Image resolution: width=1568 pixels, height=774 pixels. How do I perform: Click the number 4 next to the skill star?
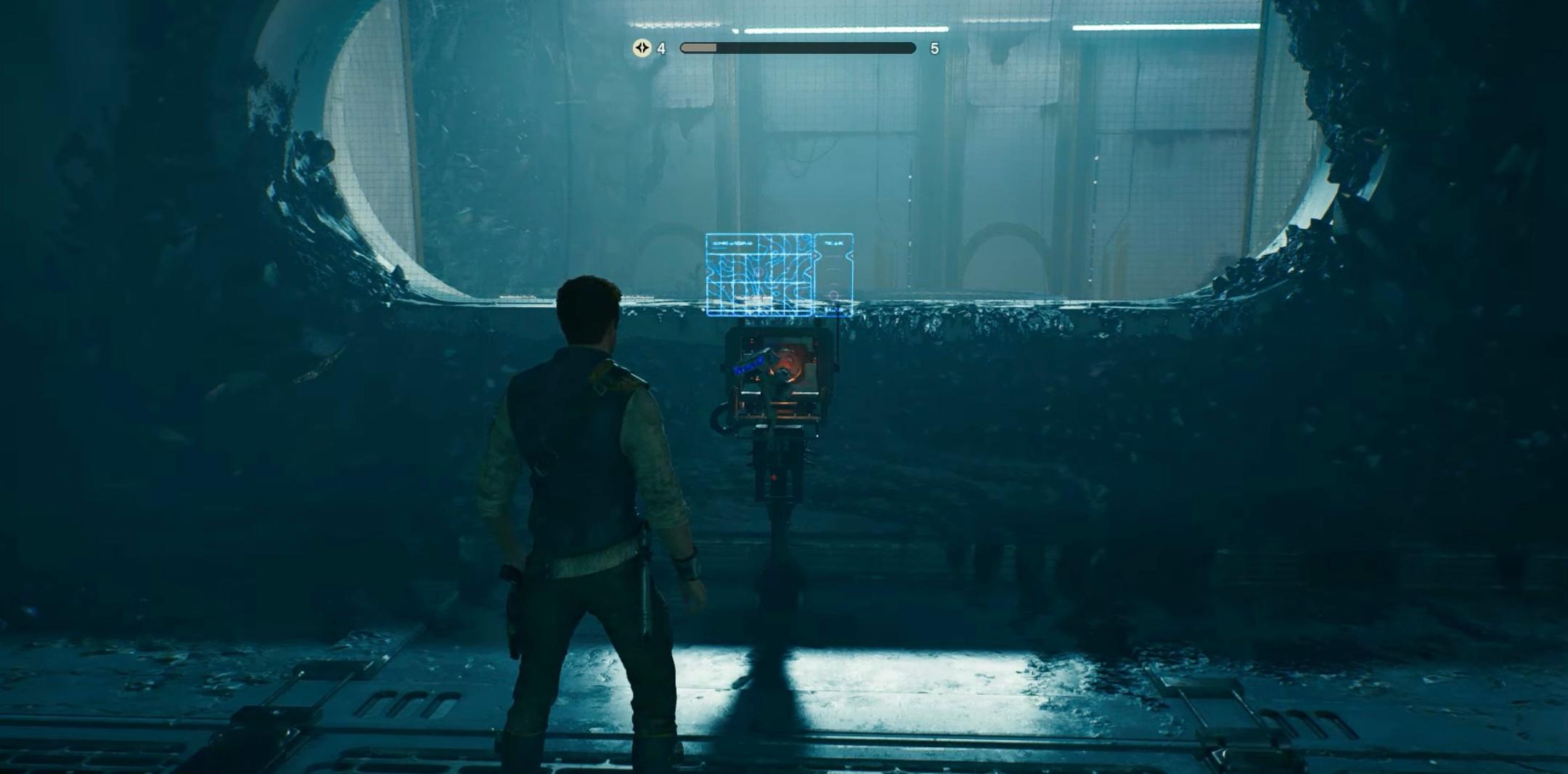pyautogui.click(x=660, y=48)
